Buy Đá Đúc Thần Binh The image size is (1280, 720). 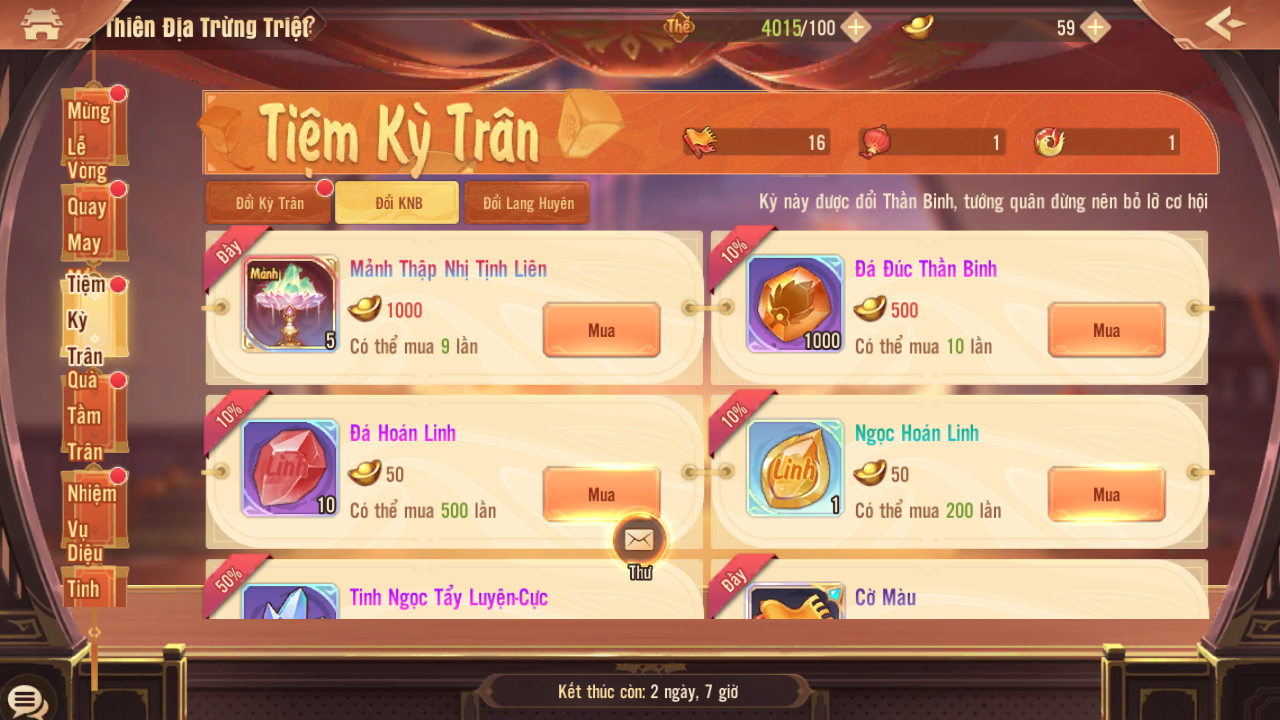click(x=1106, y=330)
